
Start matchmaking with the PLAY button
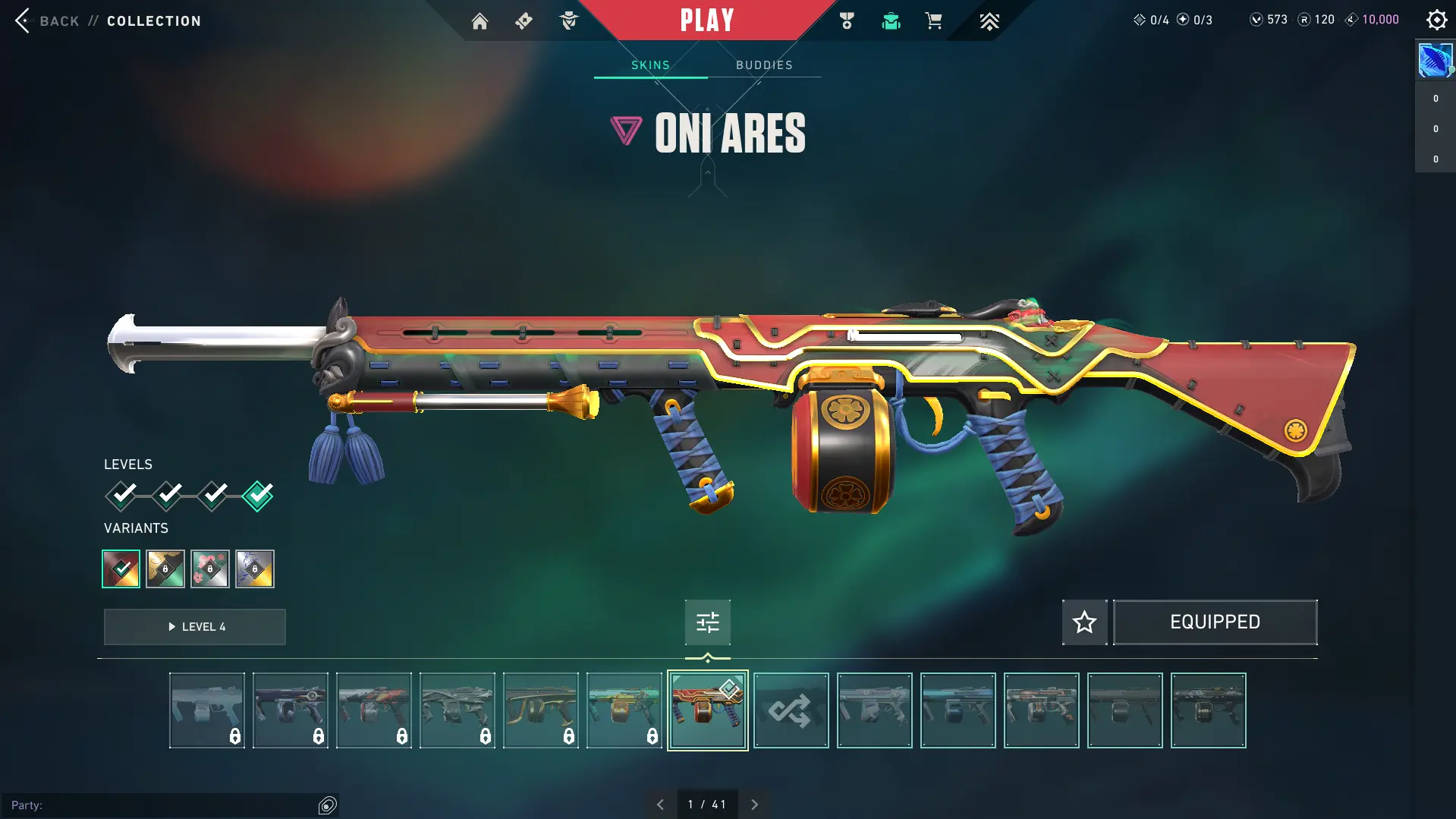coord(706,20)
